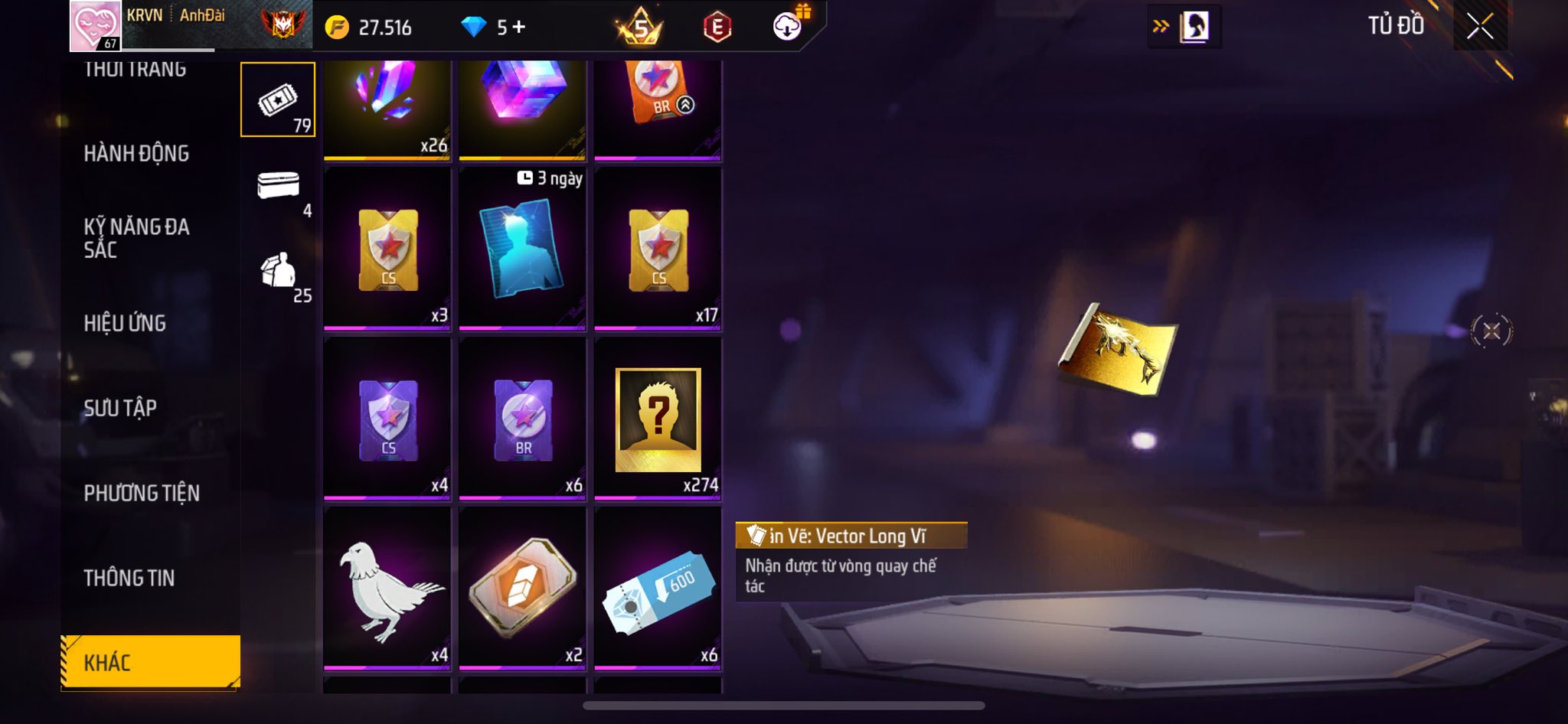The height and width of the screenshot is (724, 1568).
Task: Select the purple BR card stack x6
Action: 522,419
